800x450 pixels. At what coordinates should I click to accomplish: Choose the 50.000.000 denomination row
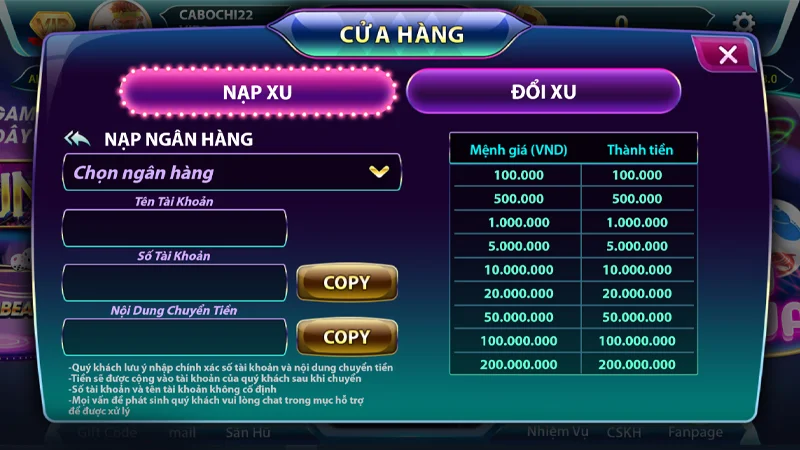573,317
